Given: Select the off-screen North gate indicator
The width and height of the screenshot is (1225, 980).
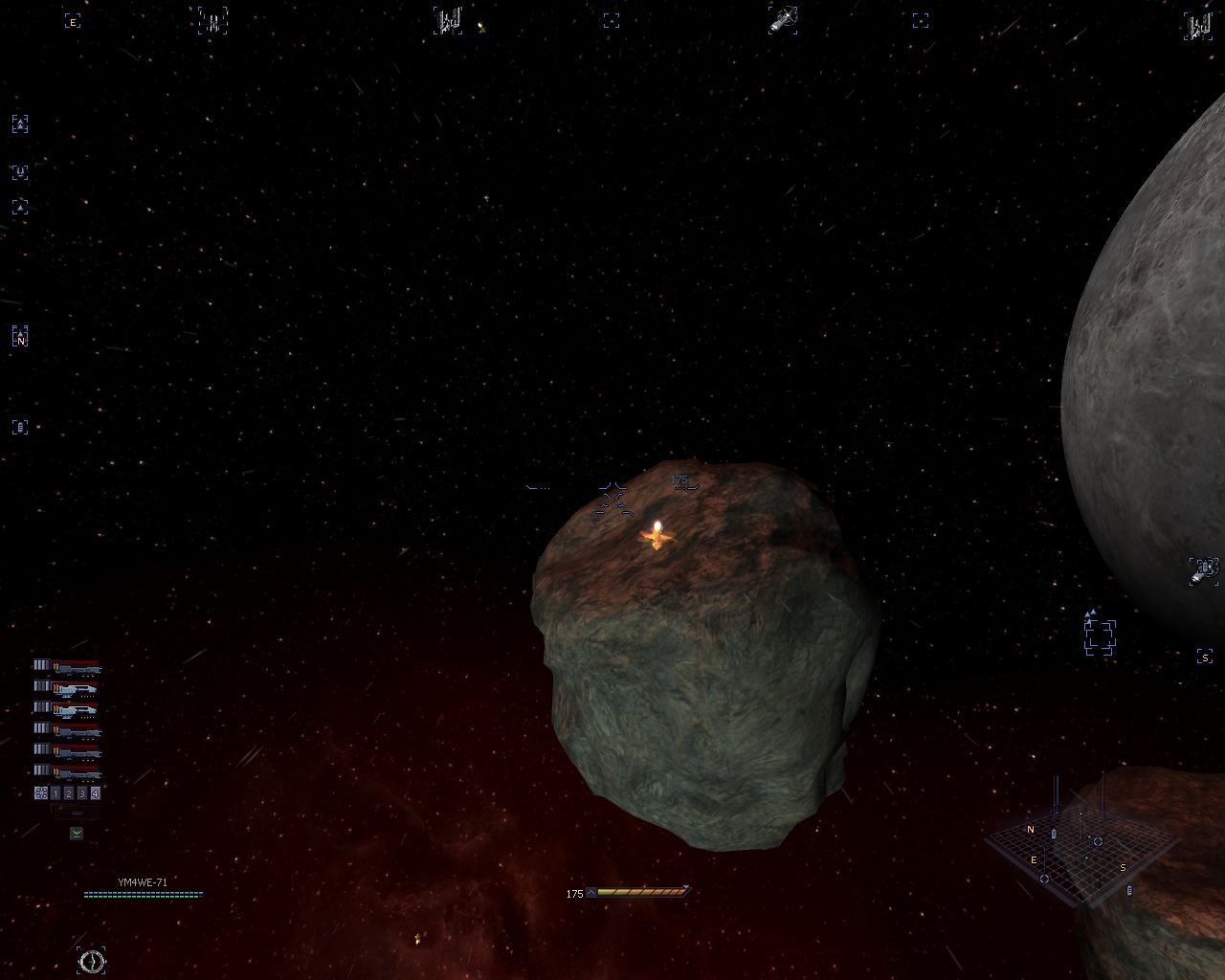Looking at the screenshot, I should click(x=20, y=337).
